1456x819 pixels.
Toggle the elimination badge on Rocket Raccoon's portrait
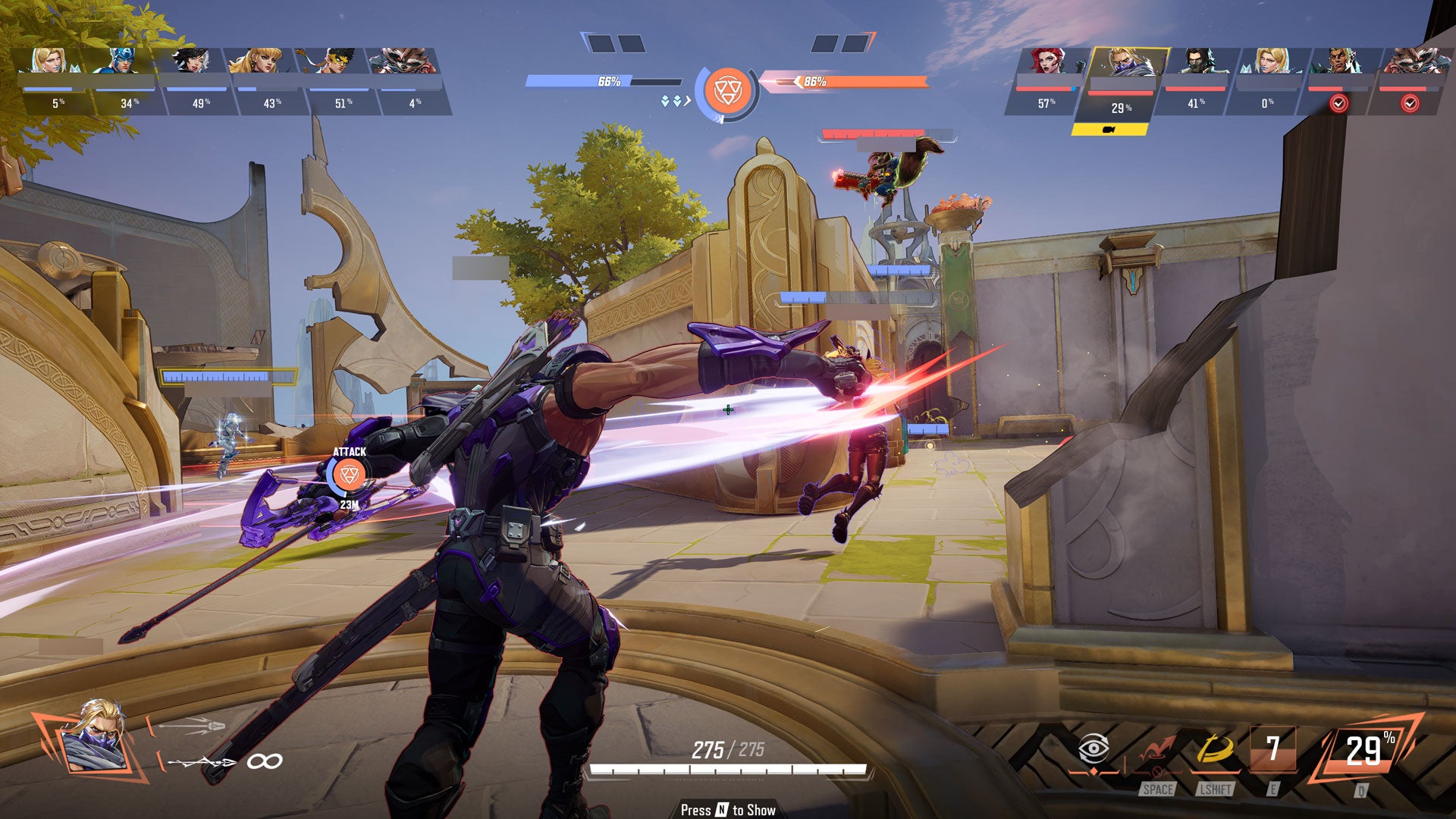[x=1416, y=104]
